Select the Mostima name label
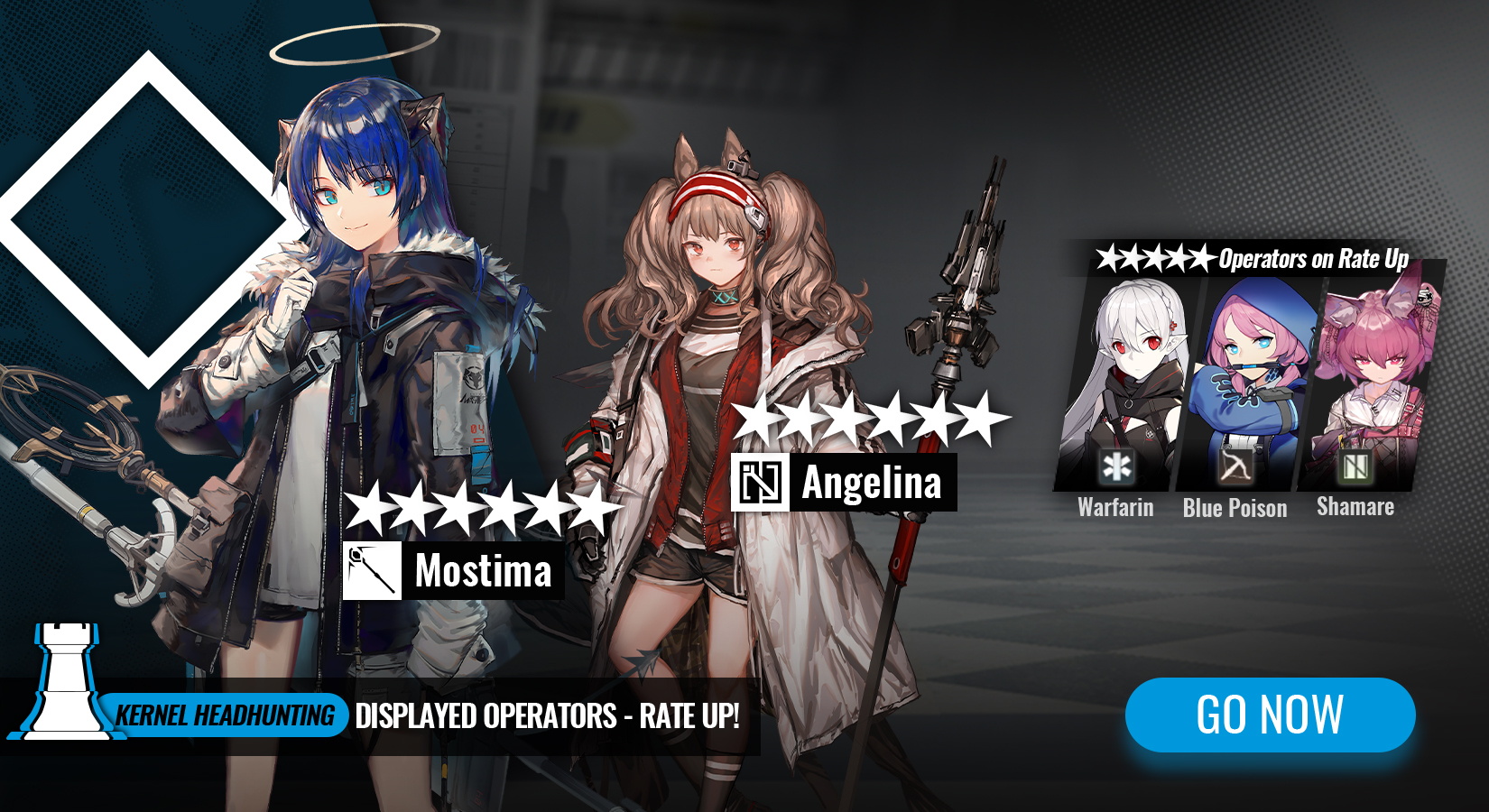The height and width of the screenshot is (812, 1489). point(483,570)
